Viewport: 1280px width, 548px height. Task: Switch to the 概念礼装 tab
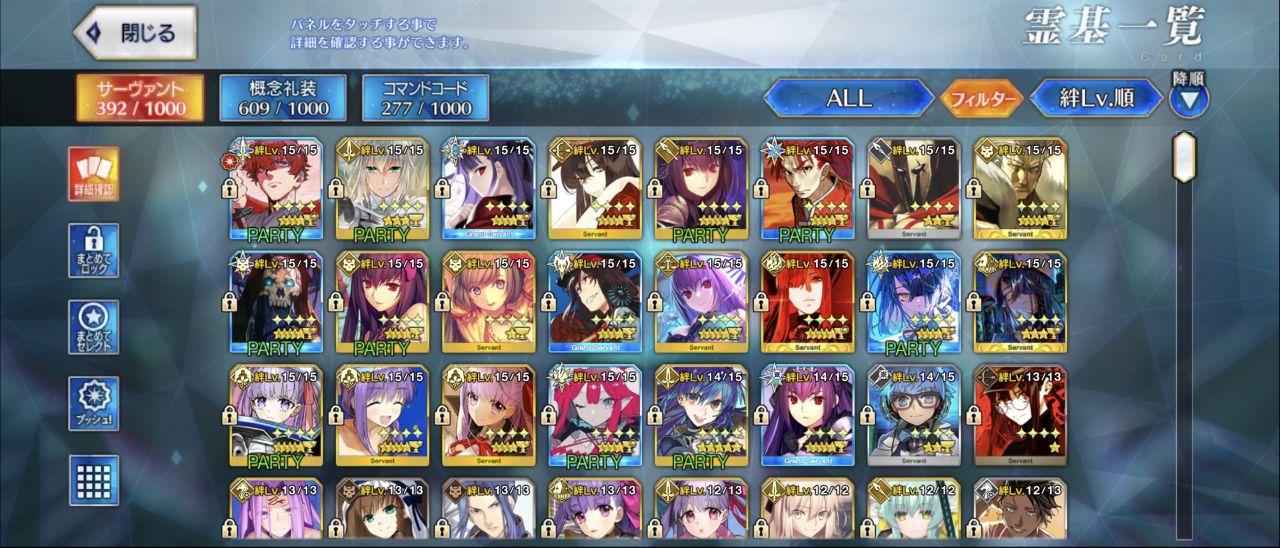pos(283,97)
